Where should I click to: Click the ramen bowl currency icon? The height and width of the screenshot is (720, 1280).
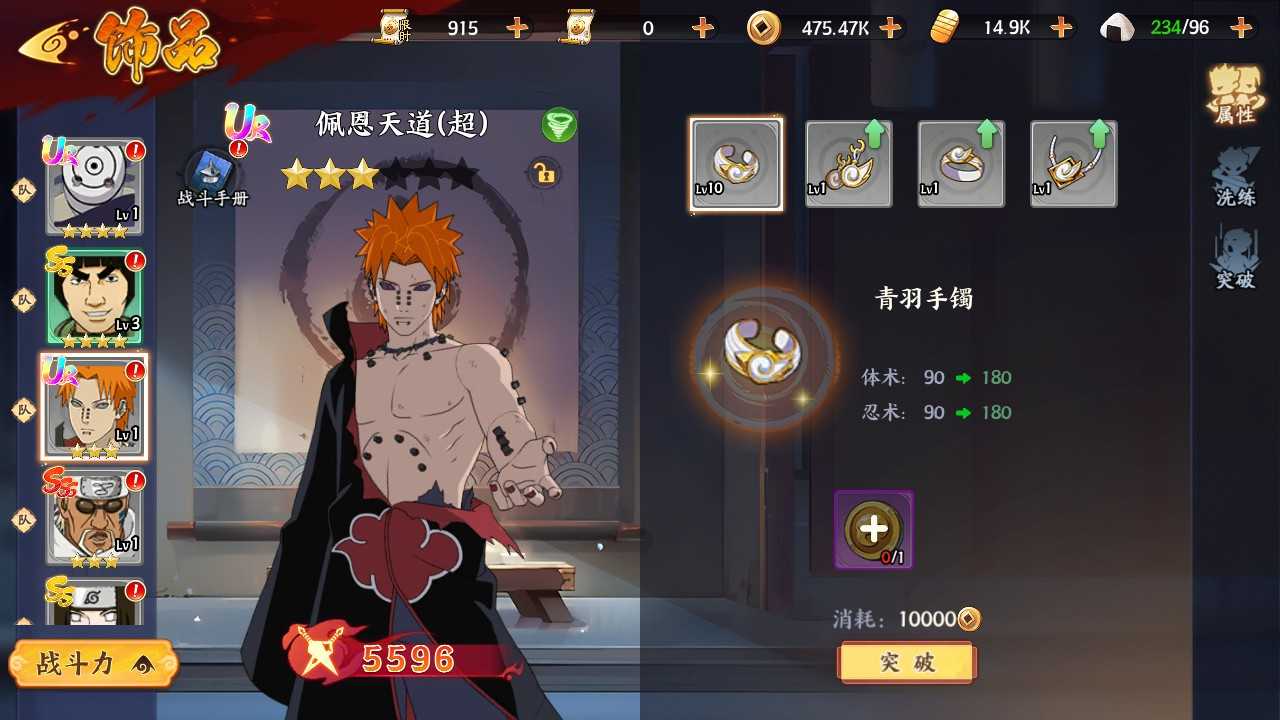[944, 27]
